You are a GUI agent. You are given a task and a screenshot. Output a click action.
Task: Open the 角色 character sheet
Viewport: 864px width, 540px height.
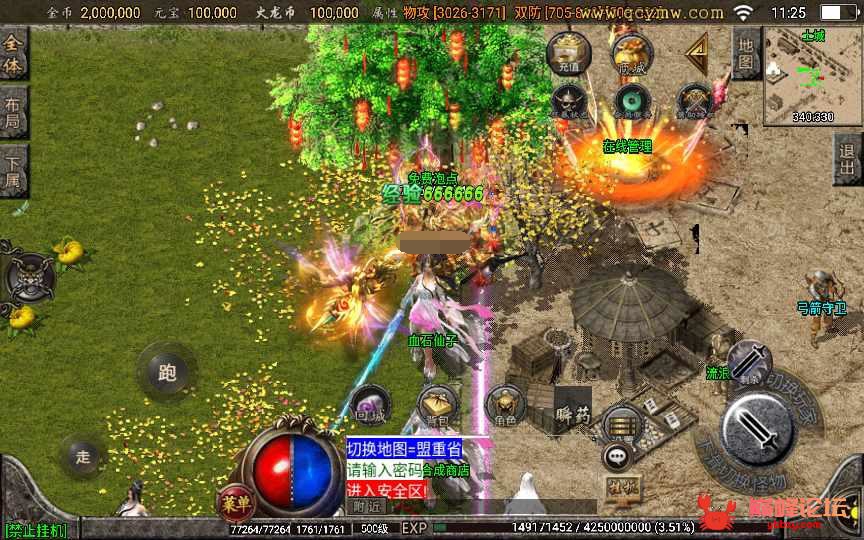505,405
